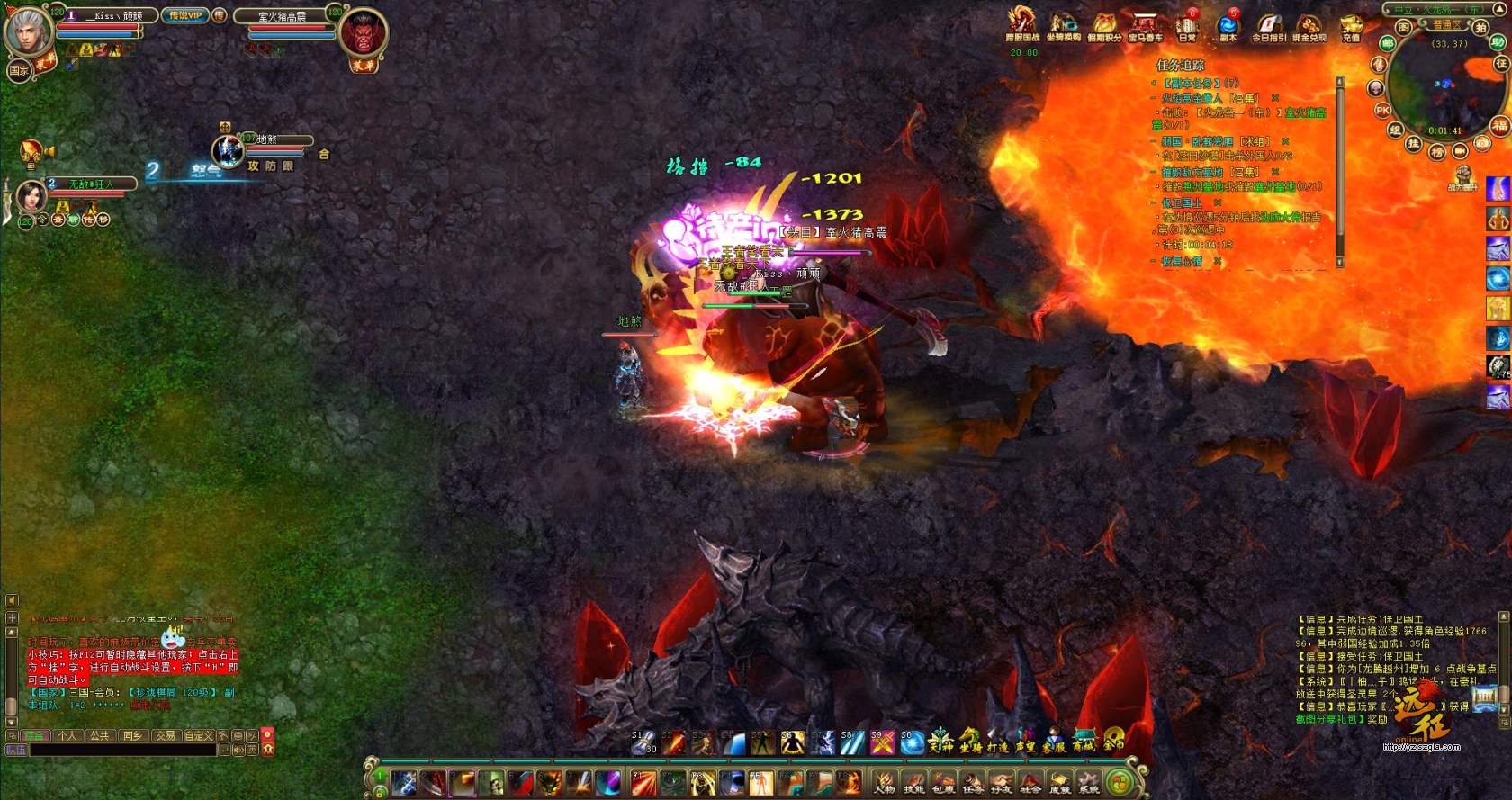The width and height of the screenshot is (1512, 800).
Task: Open the 人物 character panel
Action: click(x=885, y=781)
